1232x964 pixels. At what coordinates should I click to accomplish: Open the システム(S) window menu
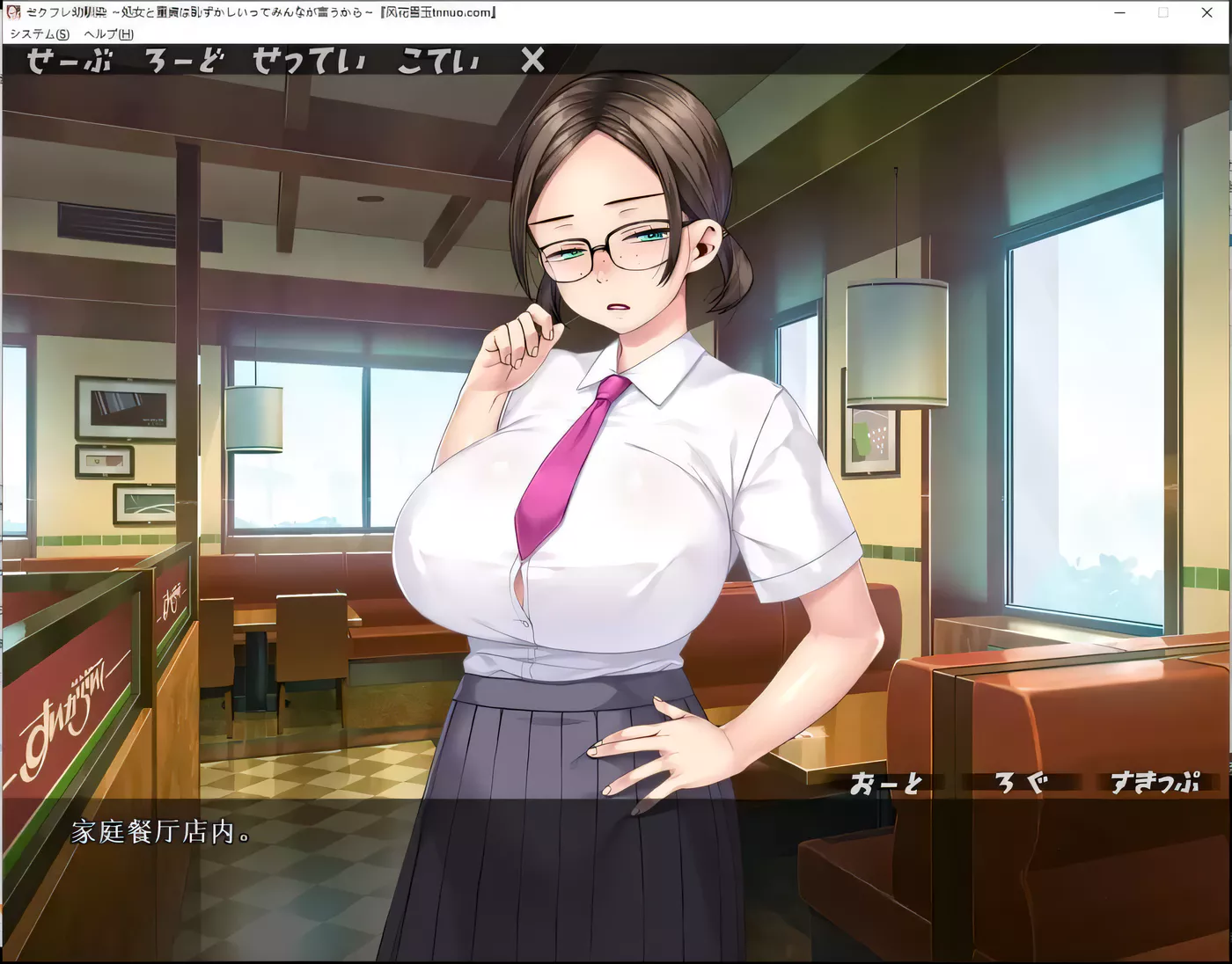pyautogui.click(x=40, y=34)
